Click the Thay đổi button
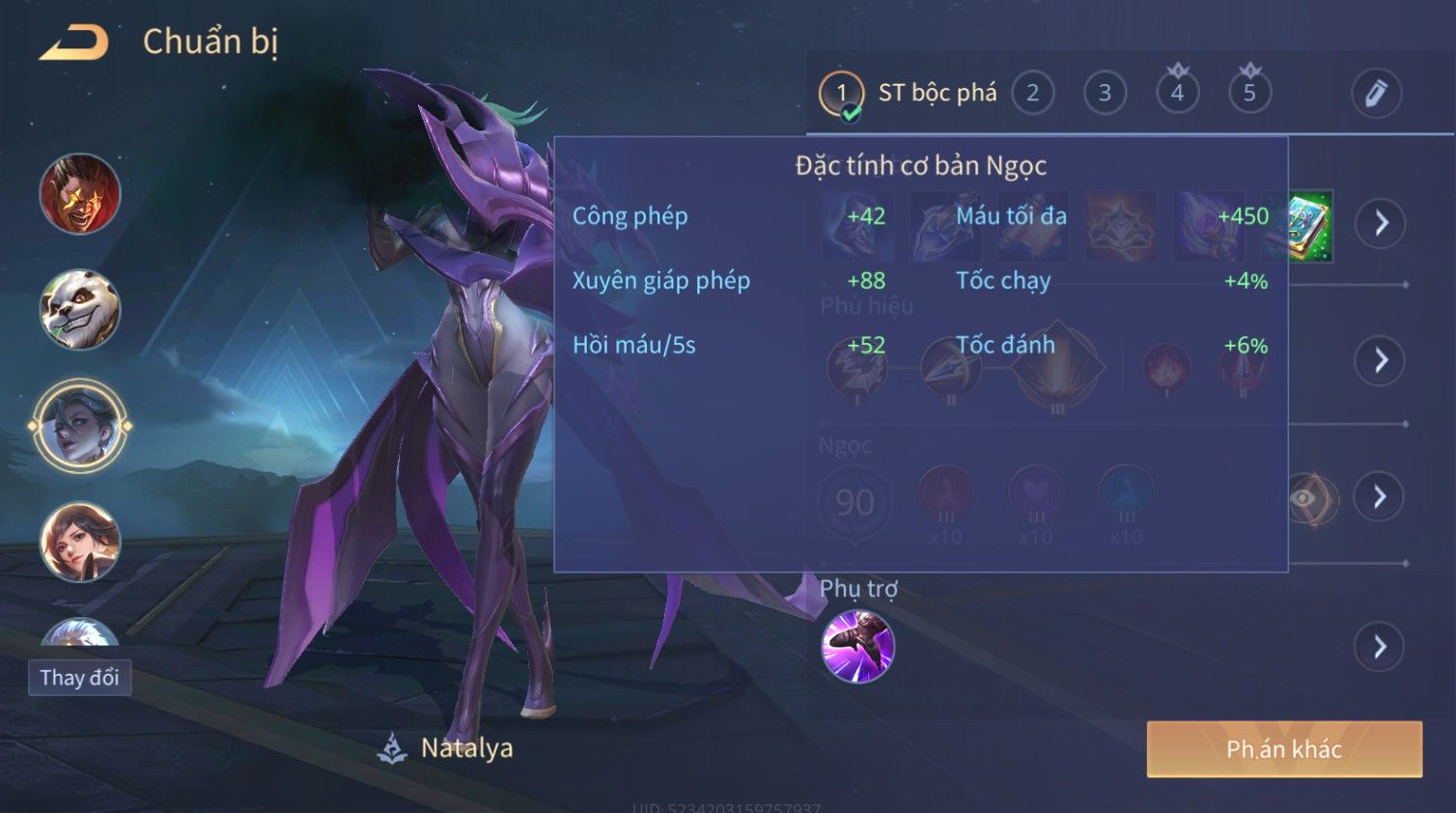 [x=79, y=678]
